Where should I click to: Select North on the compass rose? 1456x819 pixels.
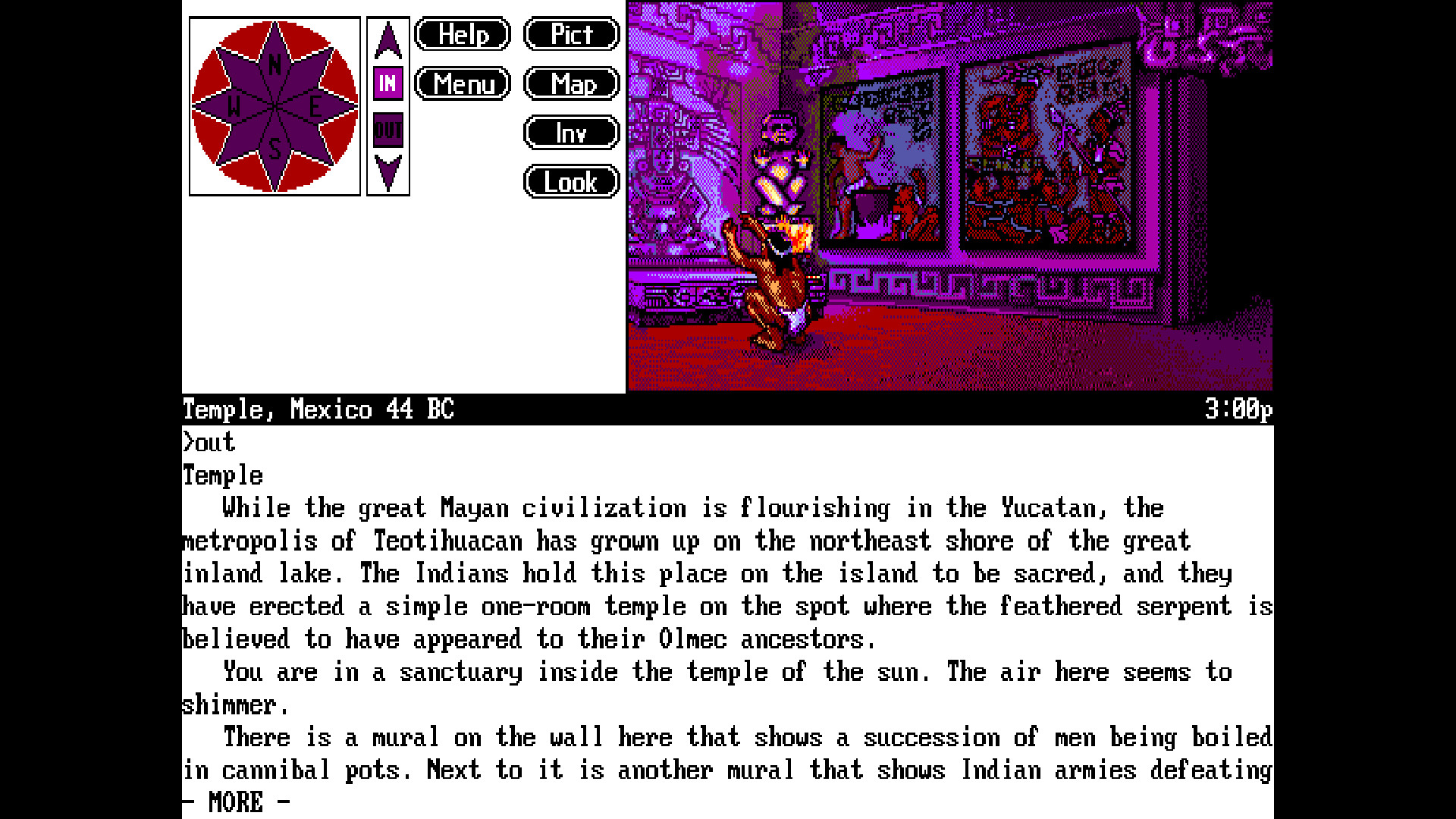click(x=275, y=64)
